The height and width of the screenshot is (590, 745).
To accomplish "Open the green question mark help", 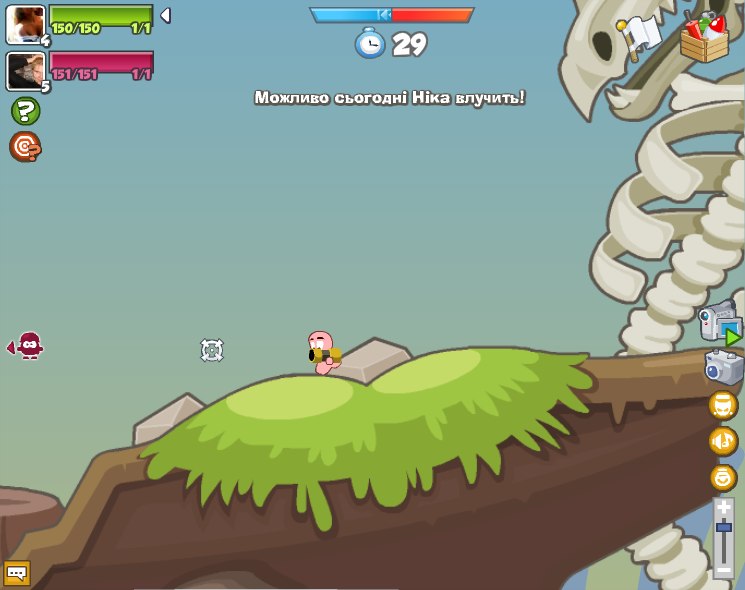I will coord(25,111).
